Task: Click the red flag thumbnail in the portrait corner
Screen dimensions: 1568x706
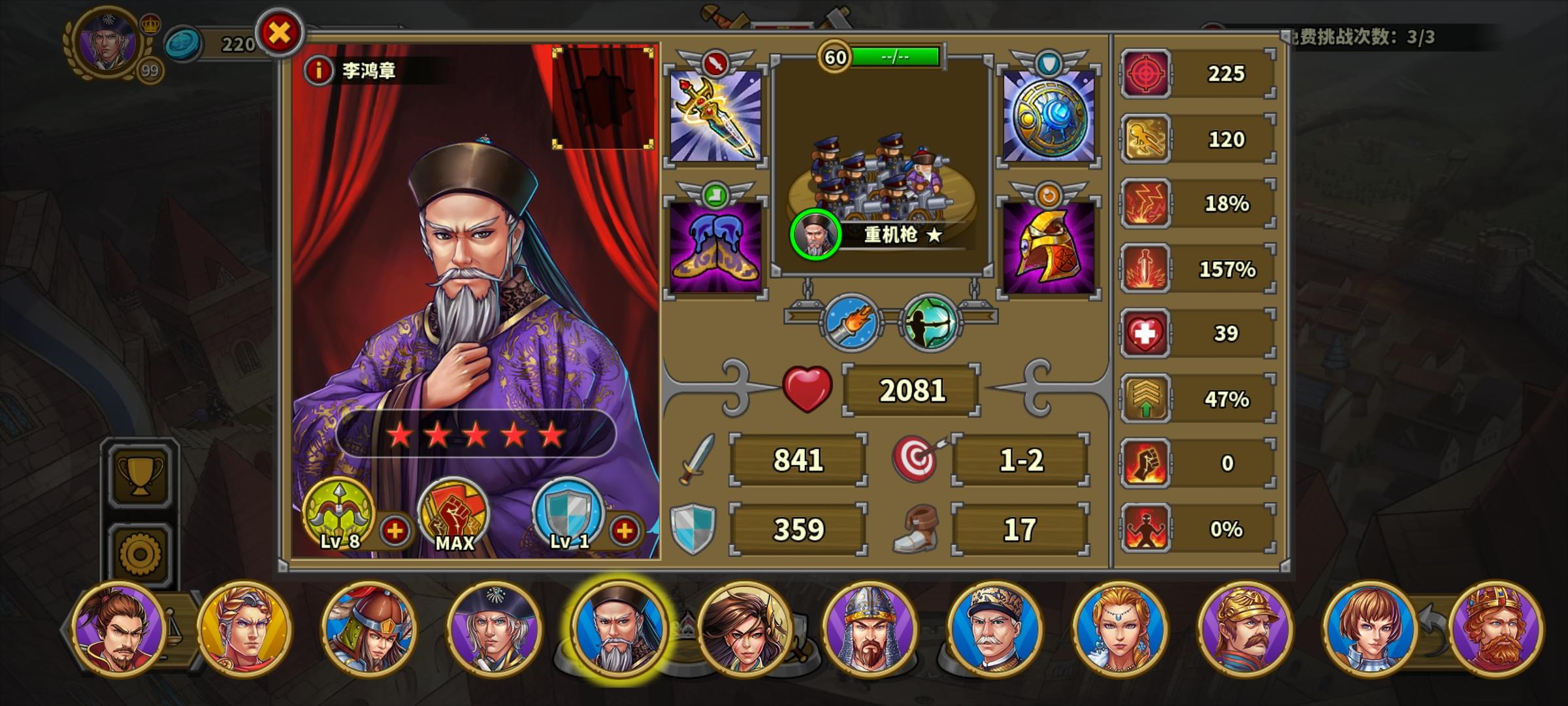Action: (x=604, y=98)
